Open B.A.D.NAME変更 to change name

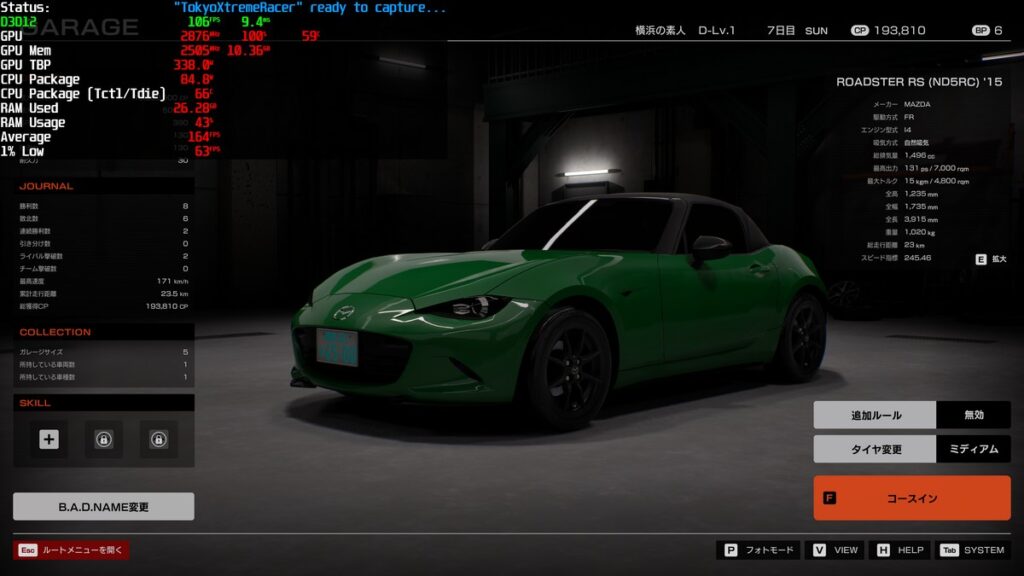(x=103, y=507)
